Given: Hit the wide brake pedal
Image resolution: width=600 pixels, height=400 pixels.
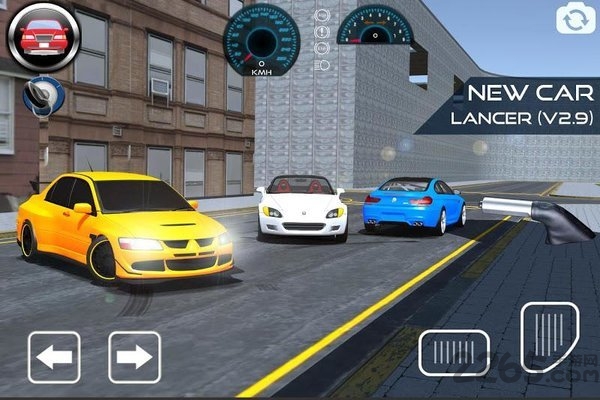Looking at the screenshot, I should pos(454,352).
